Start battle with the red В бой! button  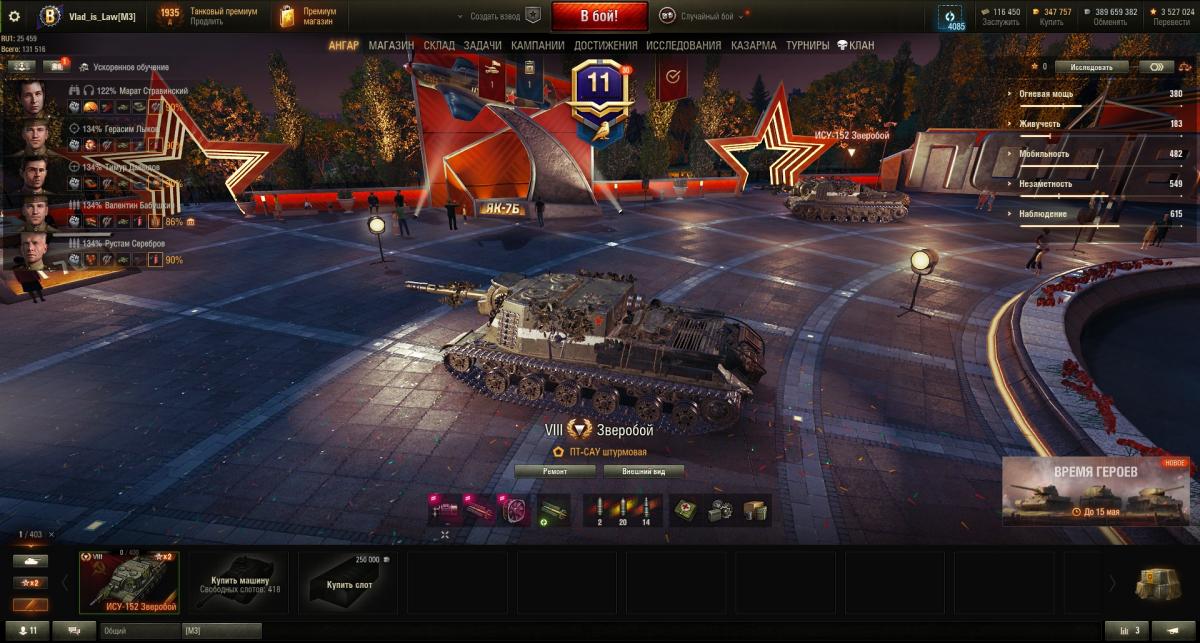[x=600, y=16]
